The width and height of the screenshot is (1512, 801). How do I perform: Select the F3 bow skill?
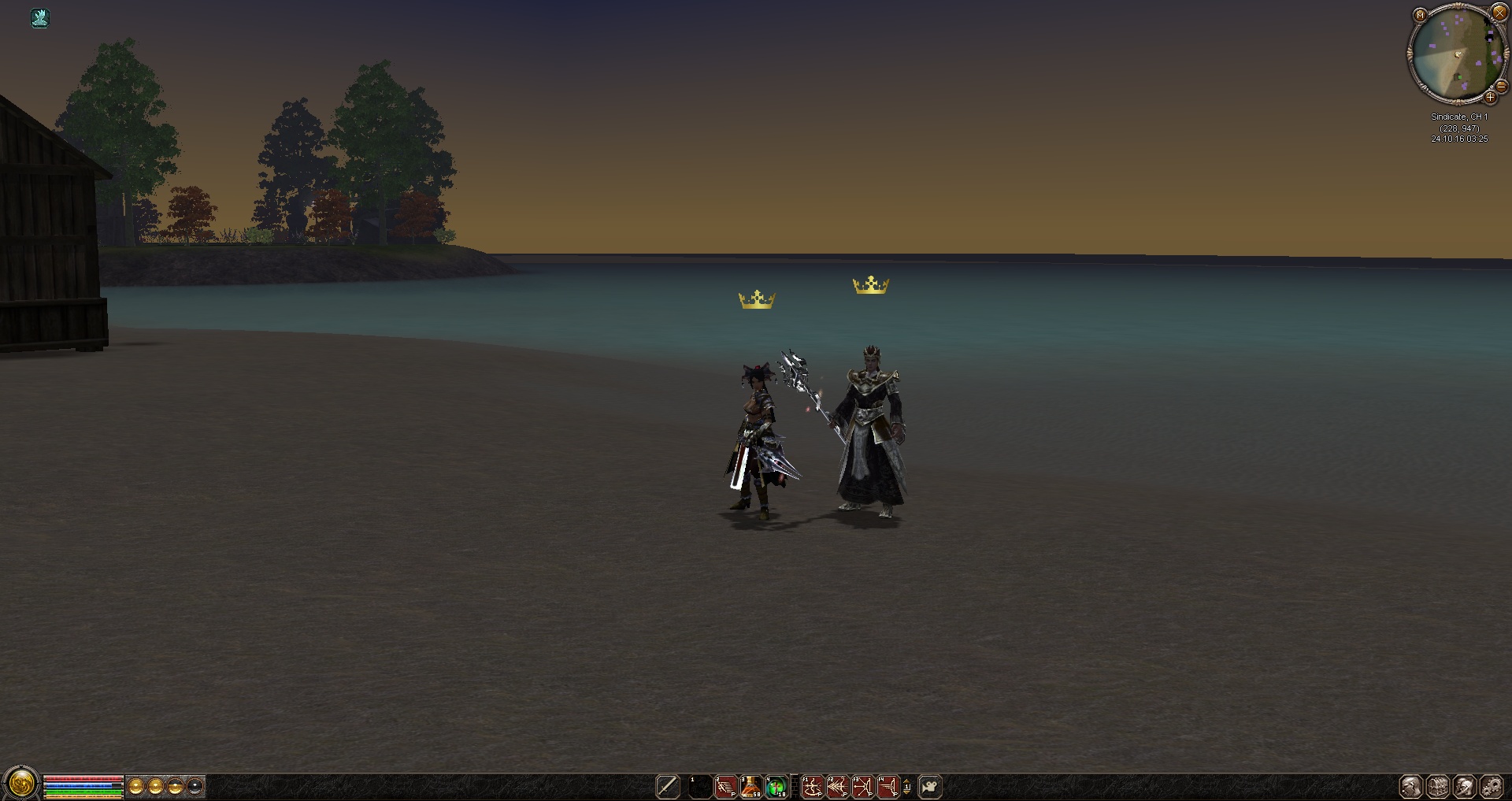862,786
